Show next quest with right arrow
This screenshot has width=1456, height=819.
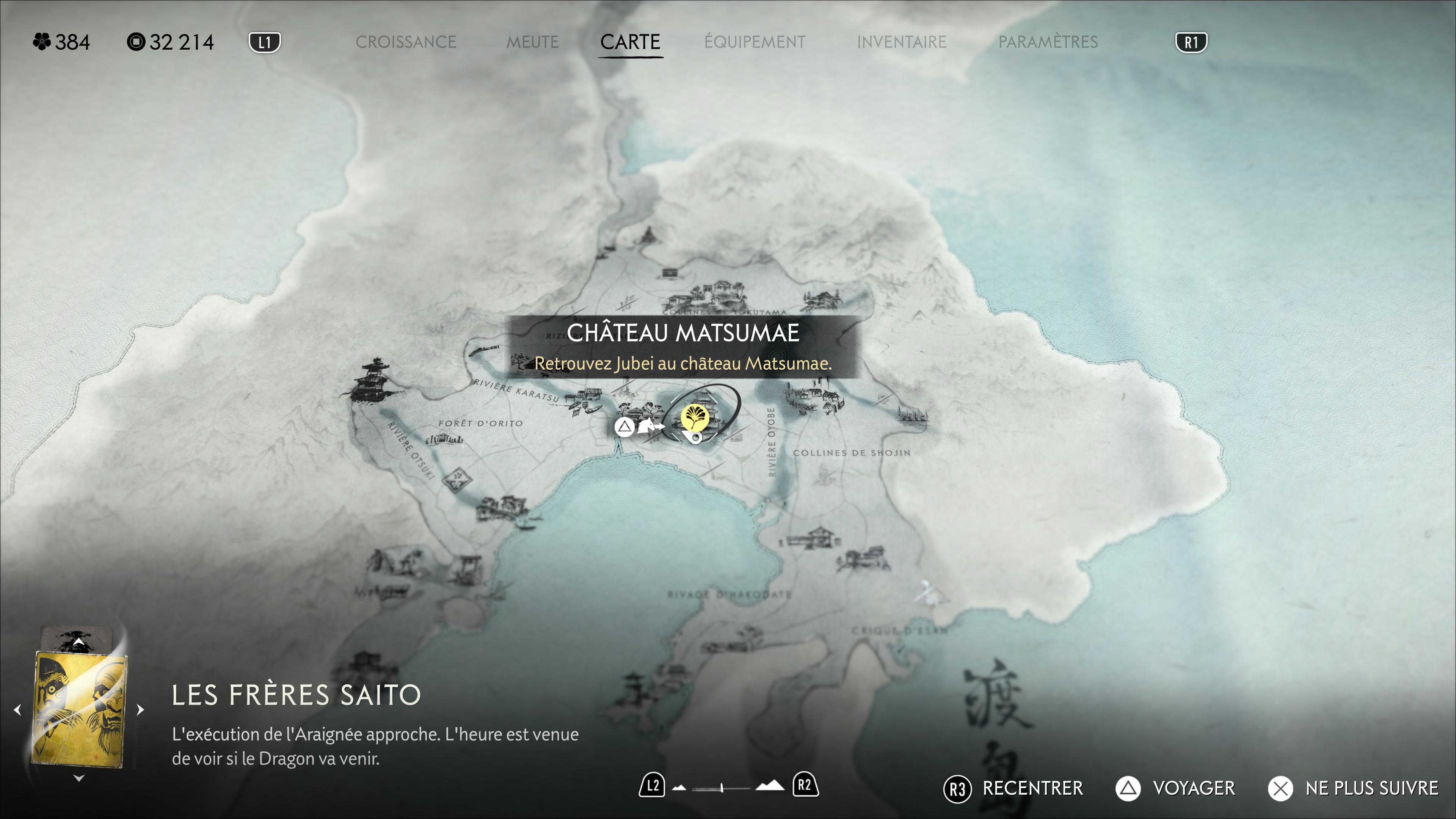(x=141, y=709)
